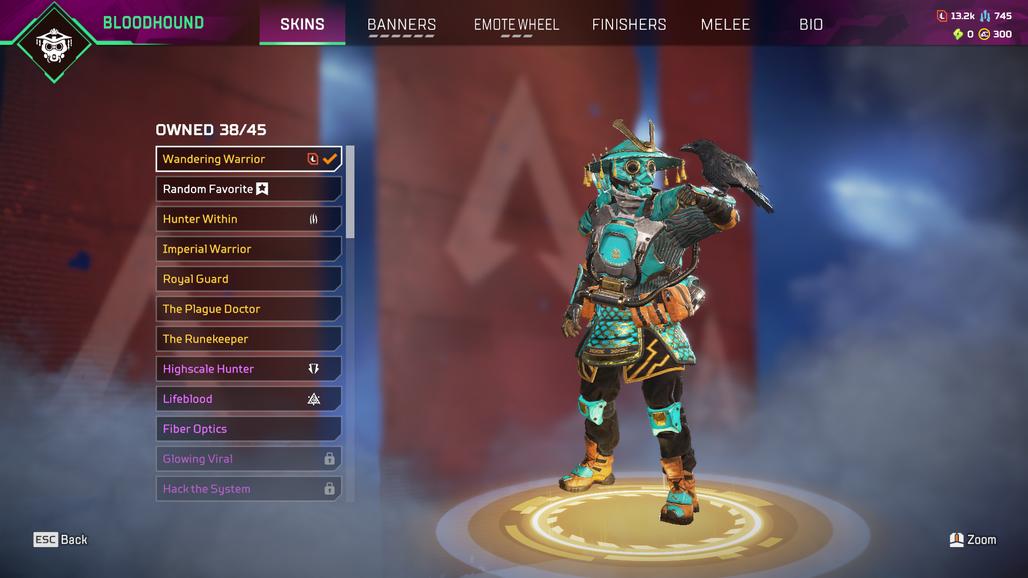Choose the Fiber Optics skin
The width and height of the screenshot is (1028, 578).
coord(249,429)
